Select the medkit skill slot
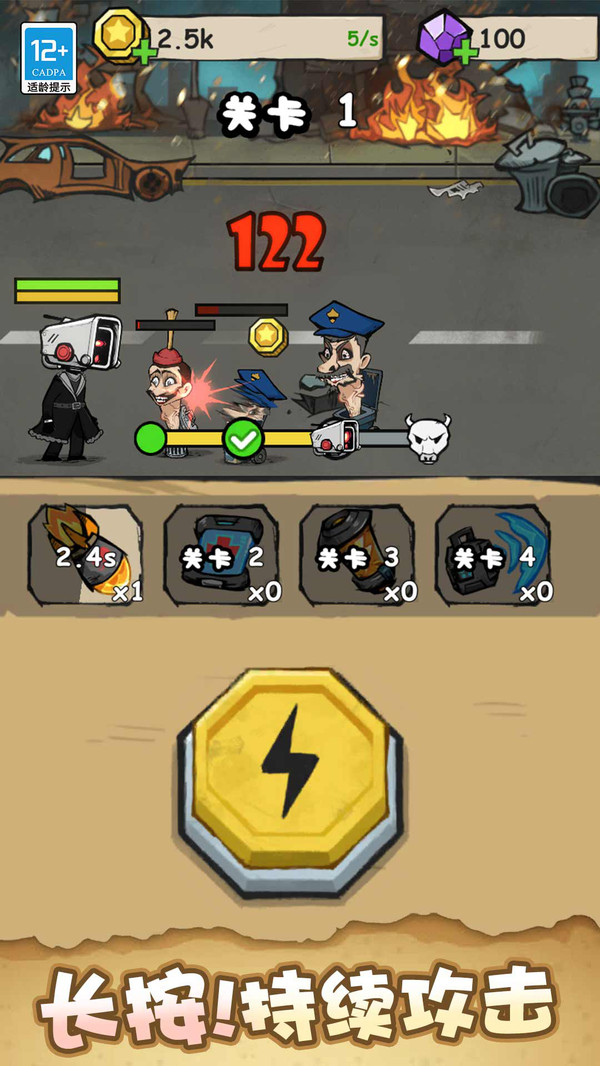The image size is (600, 1066). pyautogui.click(x=222, y=556)
